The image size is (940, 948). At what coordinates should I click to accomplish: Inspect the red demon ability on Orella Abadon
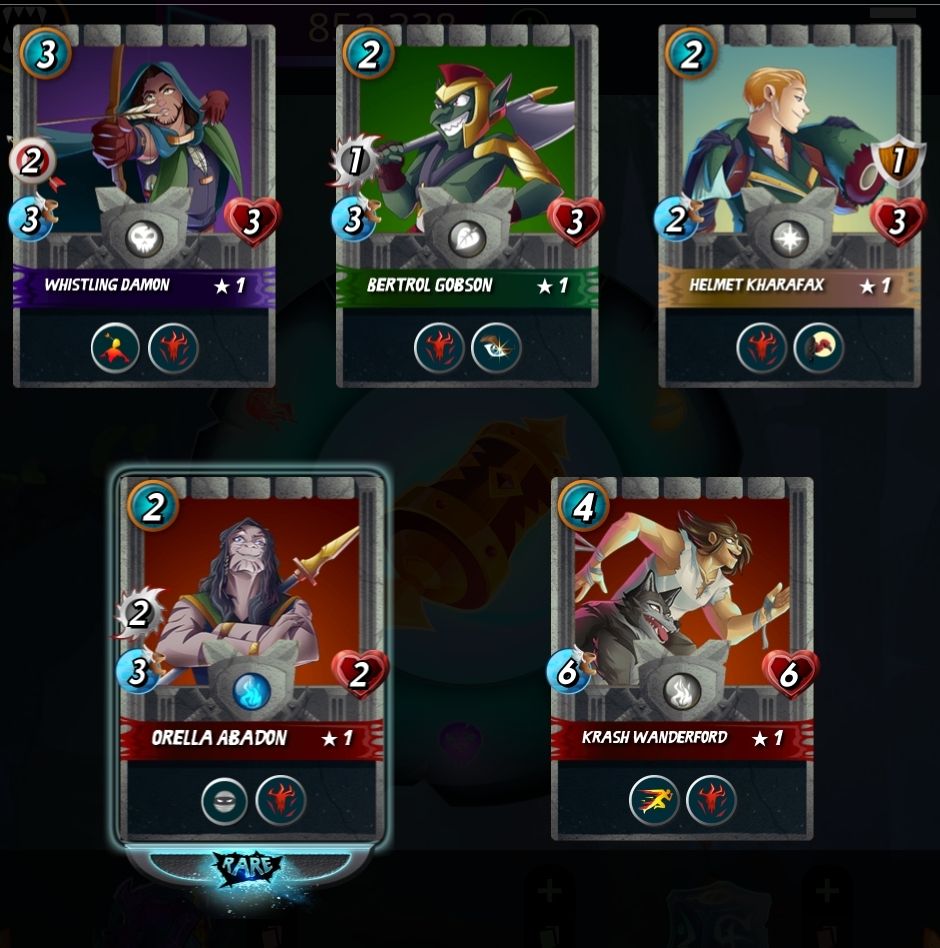coord(281,800)
